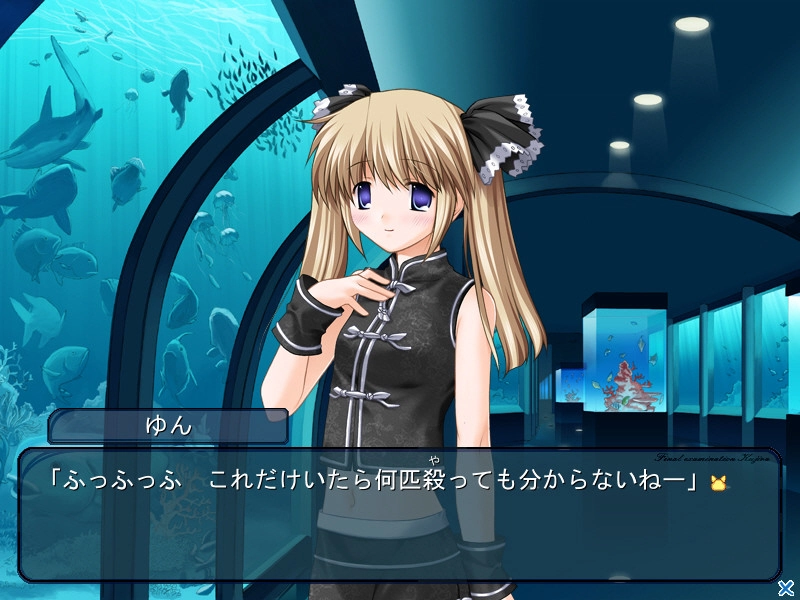Close the dialogue window with the X

[787, 587]
